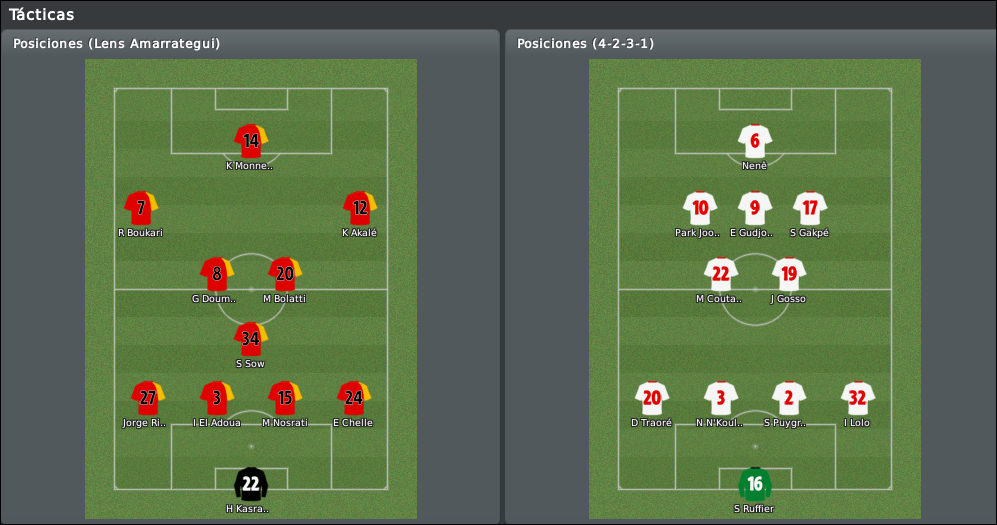Select S Gakpé's number 17 shirt
This screenshot has height=525, width=997.
(x=810, y=208)
